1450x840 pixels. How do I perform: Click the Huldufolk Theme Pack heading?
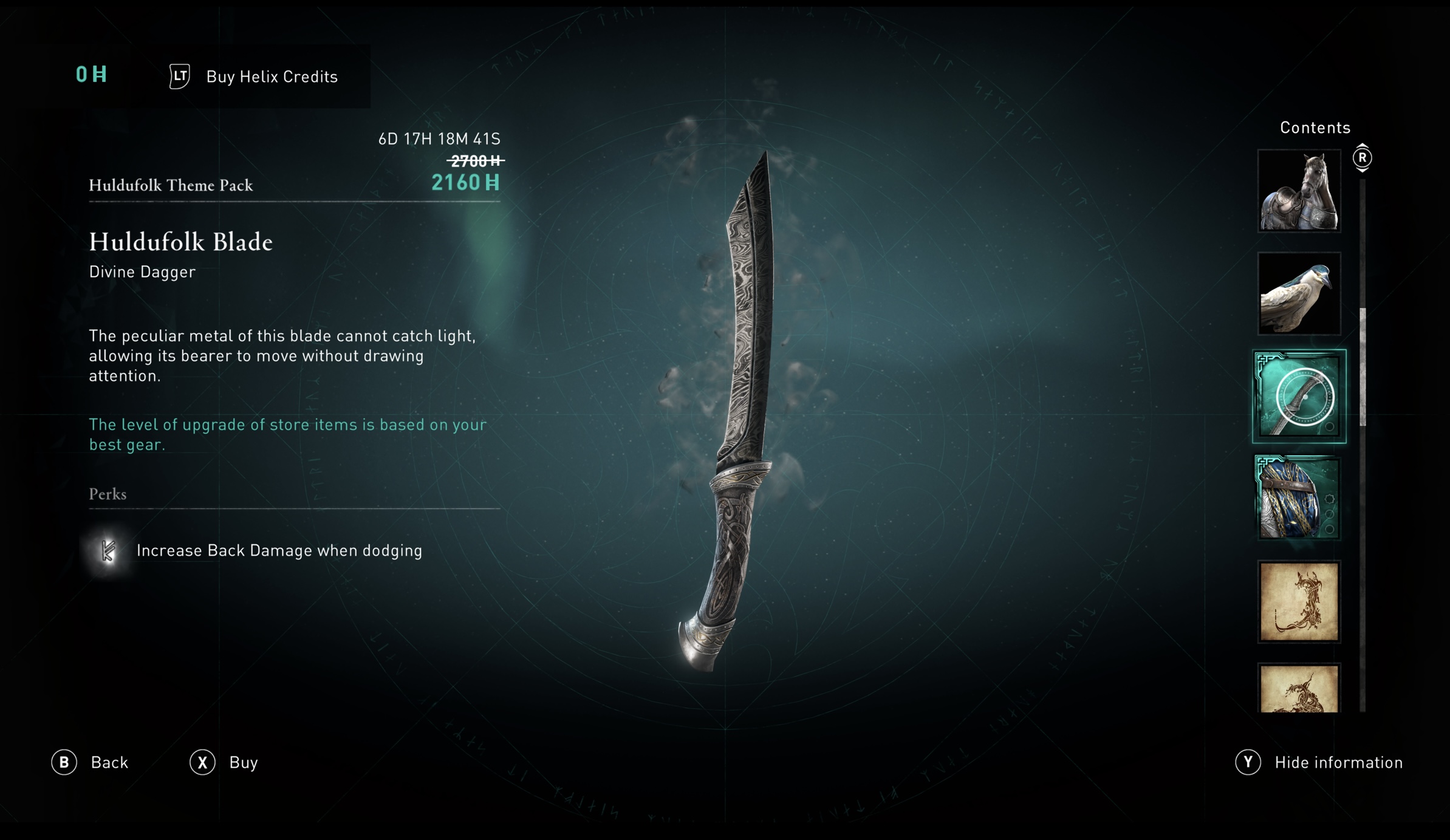tap(171, 185)
